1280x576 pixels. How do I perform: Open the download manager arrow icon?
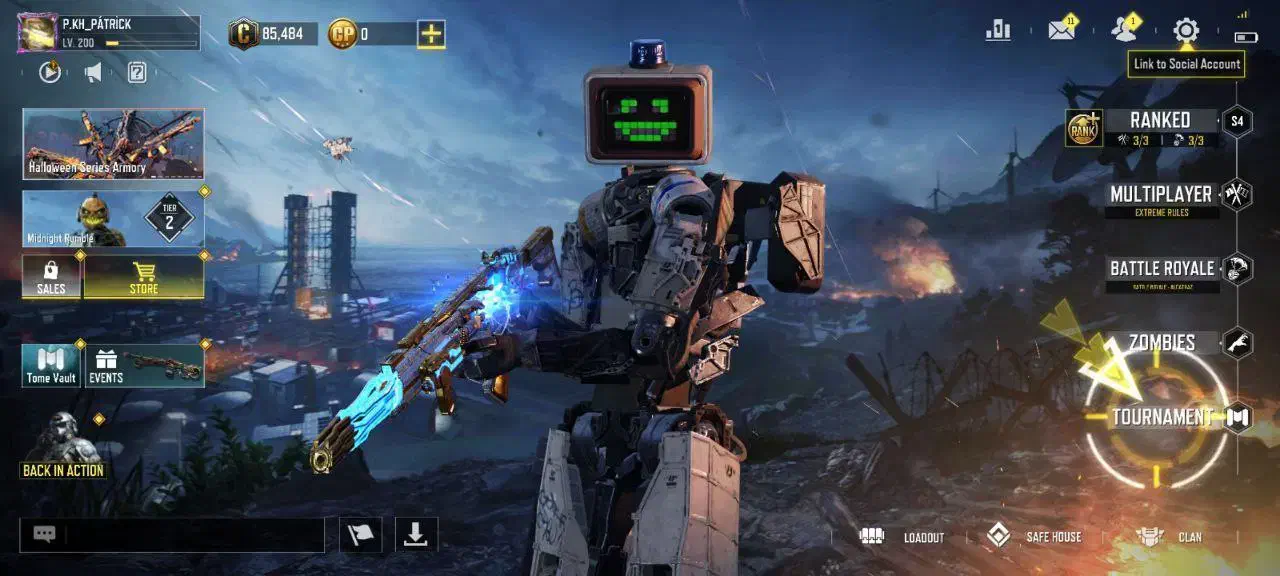[416, 535]
